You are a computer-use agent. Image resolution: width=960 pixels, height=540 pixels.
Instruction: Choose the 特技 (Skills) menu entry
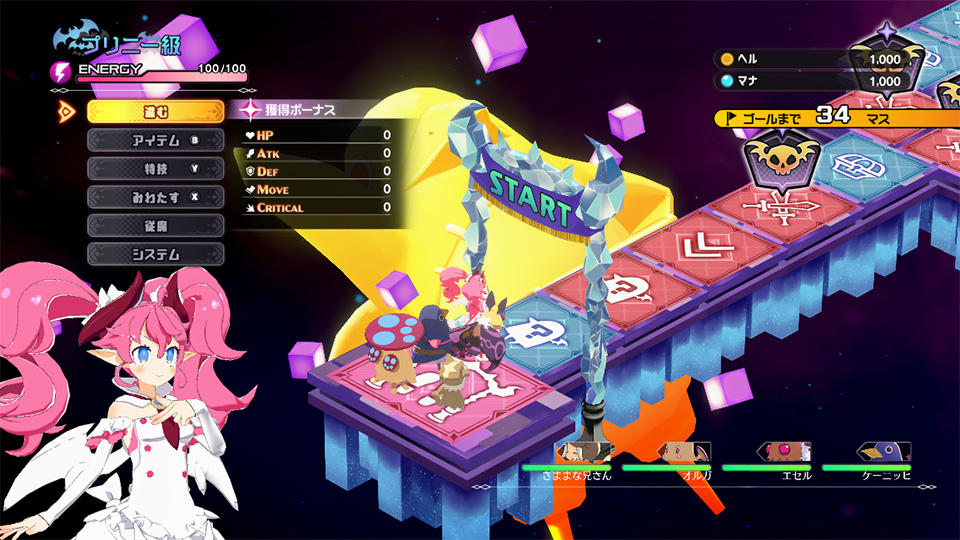click(x=155, y=168)
